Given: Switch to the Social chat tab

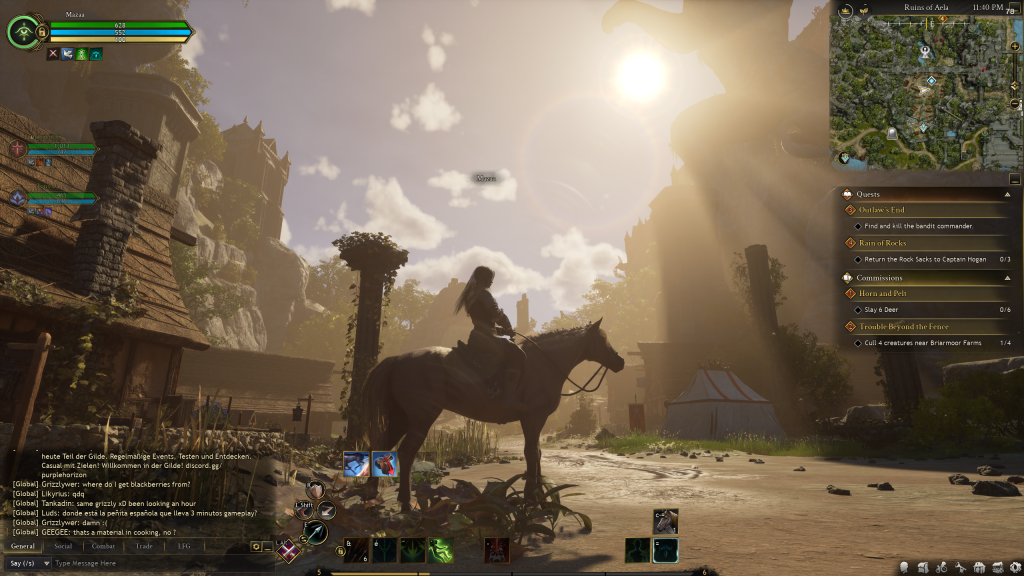Looking at the screenshot, I should [x=63, y=546].
